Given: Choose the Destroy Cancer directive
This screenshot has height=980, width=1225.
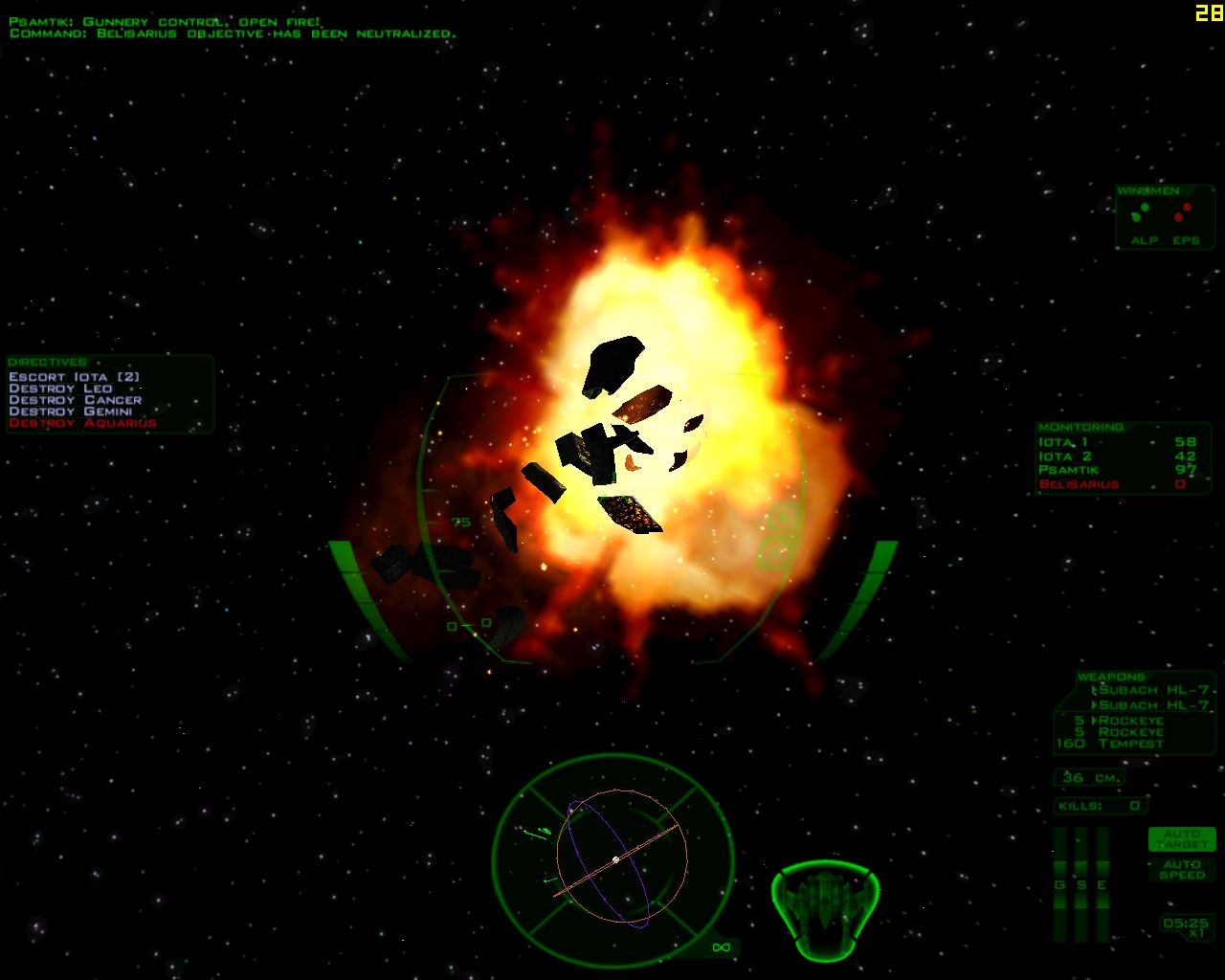Looking at the screenshot, I should [x=75, y=400].
